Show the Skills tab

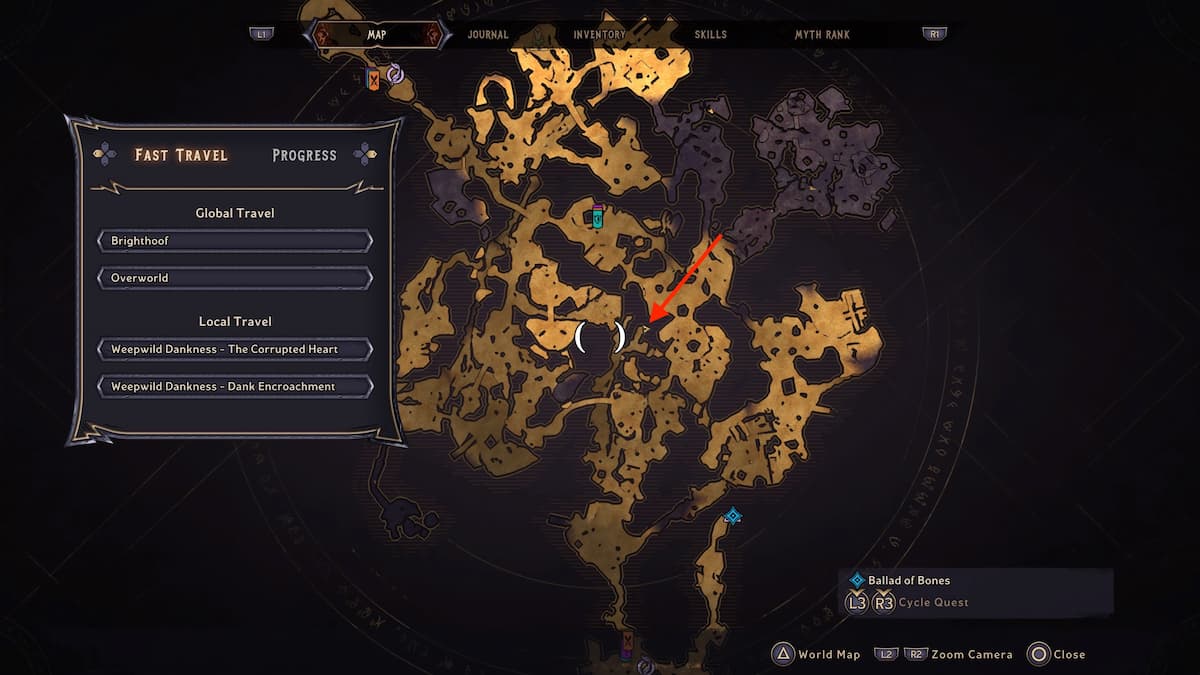(711, 35)
